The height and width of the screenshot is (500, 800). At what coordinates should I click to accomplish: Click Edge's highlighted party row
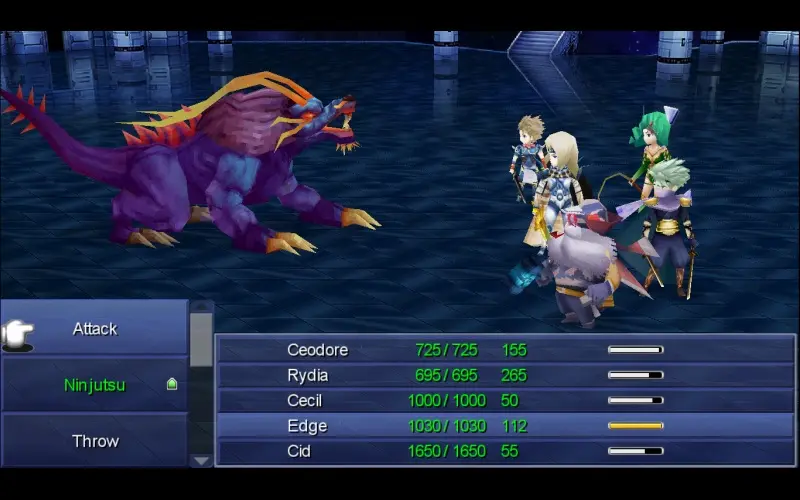(505, 426)
